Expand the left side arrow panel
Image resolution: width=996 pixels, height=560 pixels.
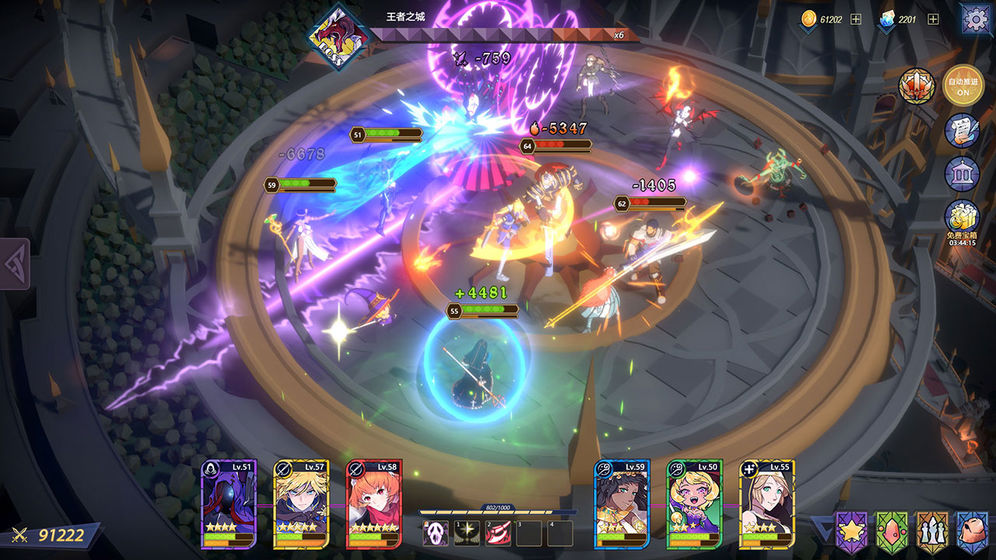pos(14,263)
